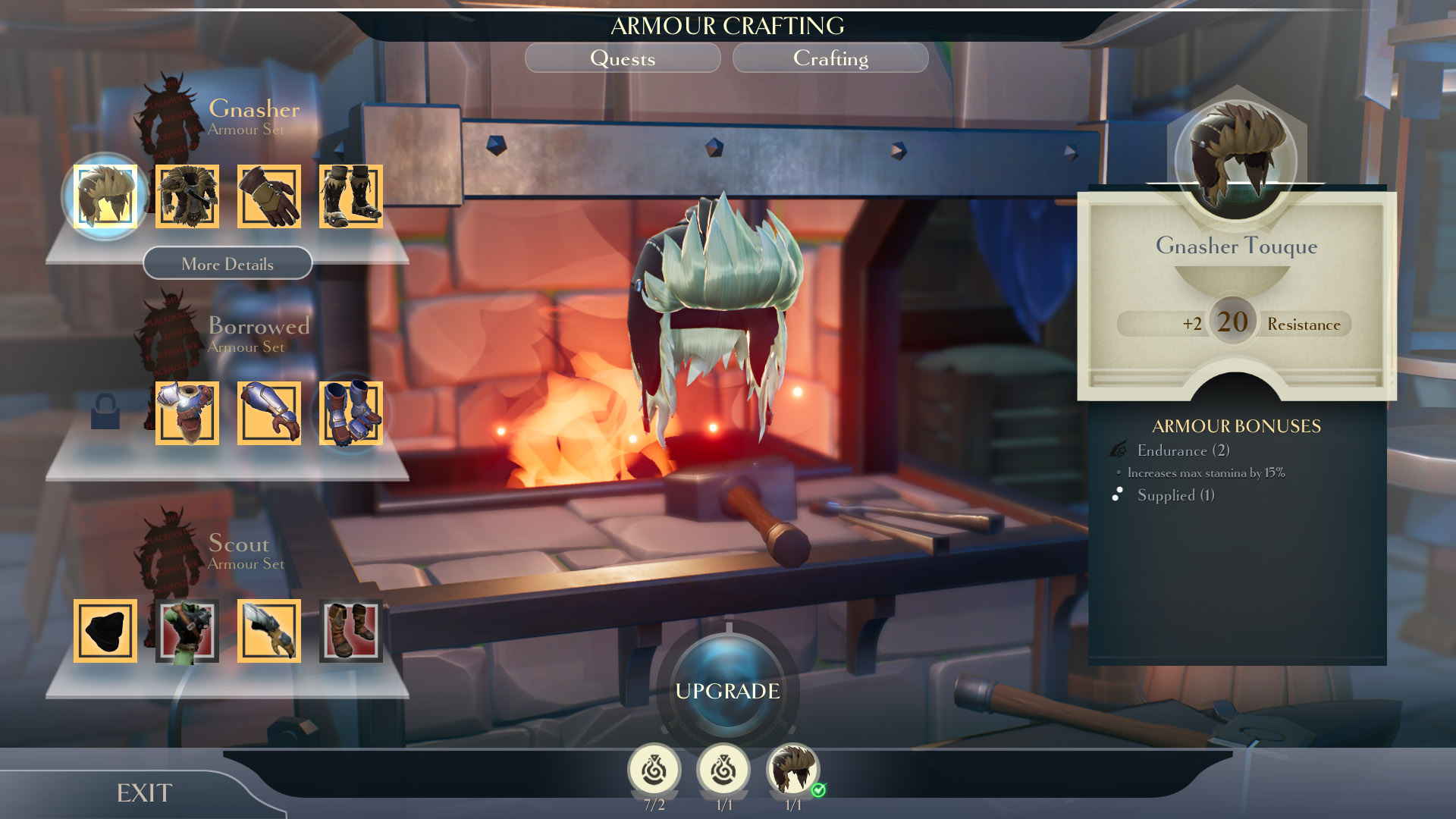This screenshot has width=1456, height=819.
Task: Select the 7/2 crafting material icon
Action: click(x=654, y=770)
